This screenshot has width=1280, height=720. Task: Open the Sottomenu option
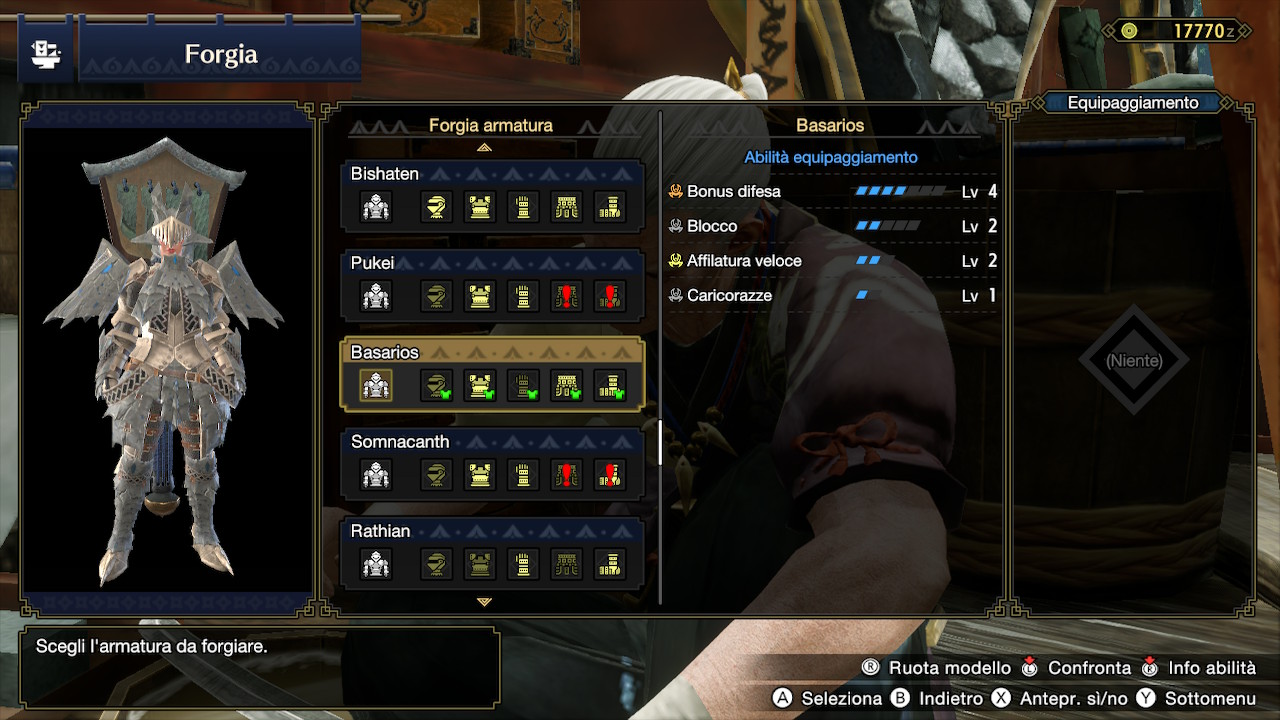click(1210, 700)
